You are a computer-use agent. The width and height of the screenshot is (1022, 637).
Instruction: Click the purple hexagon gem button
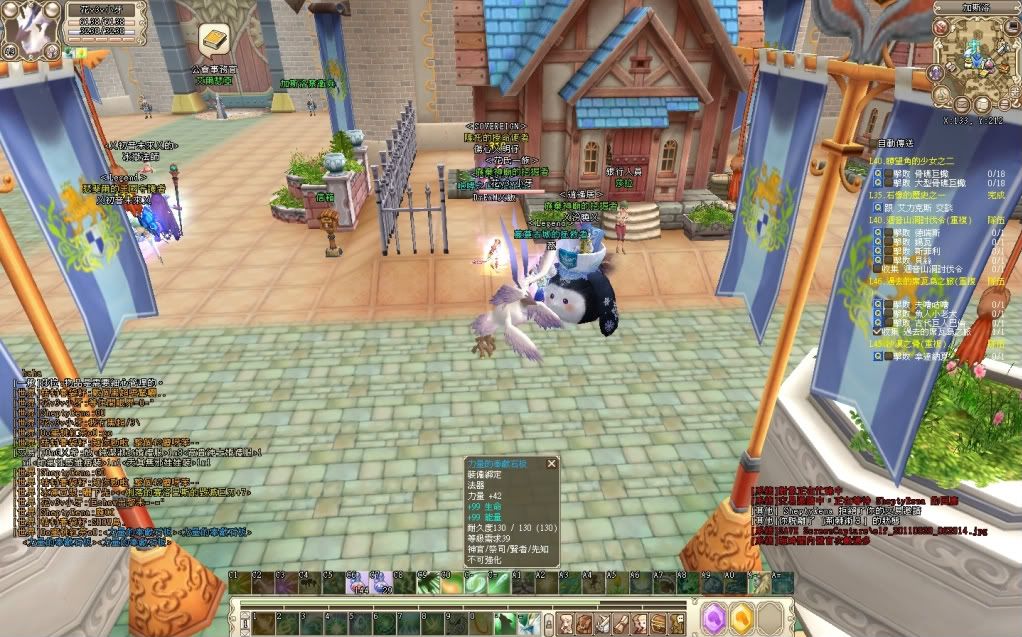tap(716, 618)
